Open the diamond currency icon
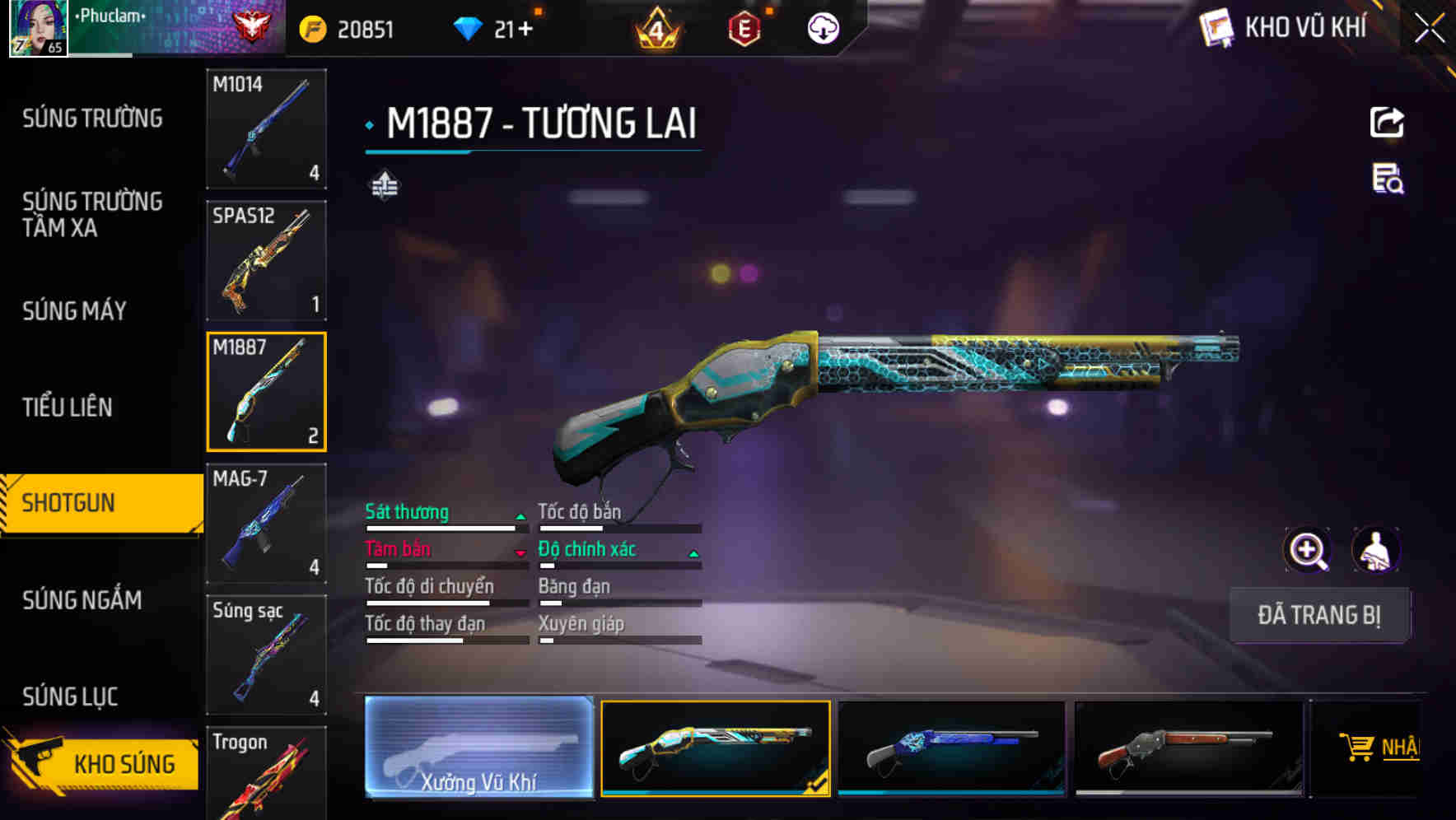 point(465,27)
